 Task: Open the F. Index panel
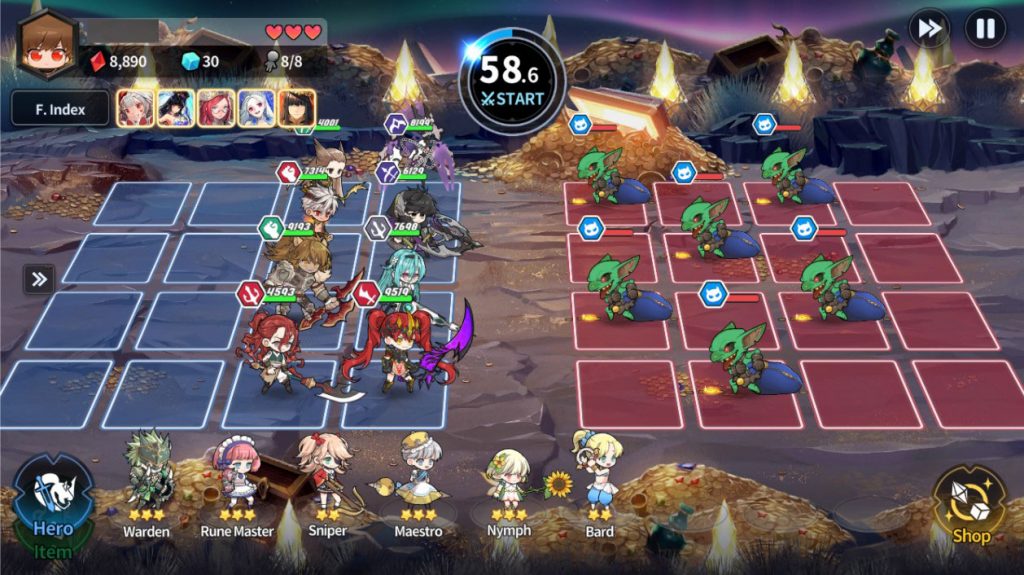click(x=60, y=108)
